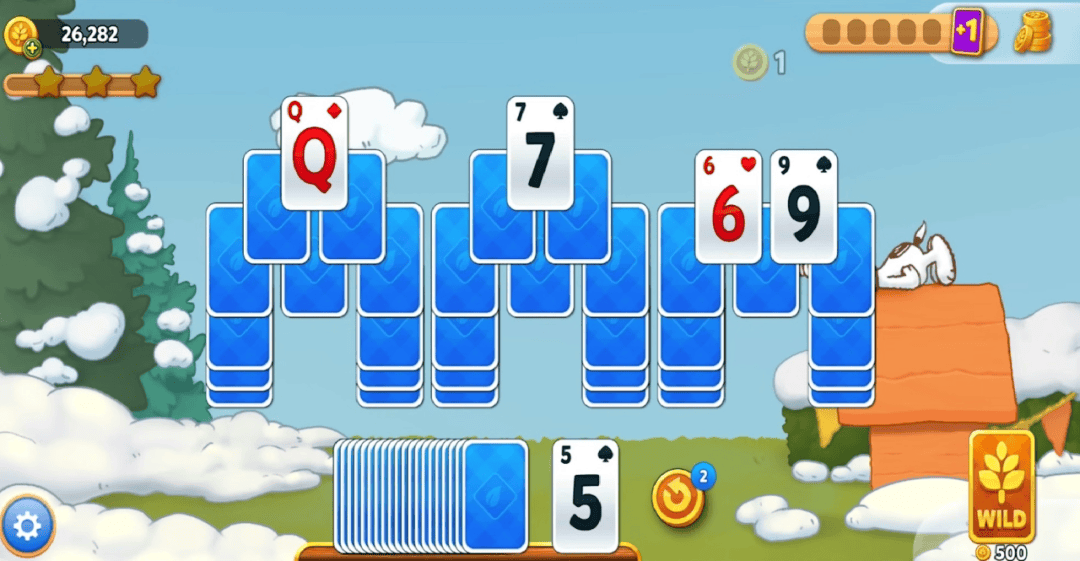Open the settings gear menu
The image size is (1080, 561).
click(x=27, y=524)
